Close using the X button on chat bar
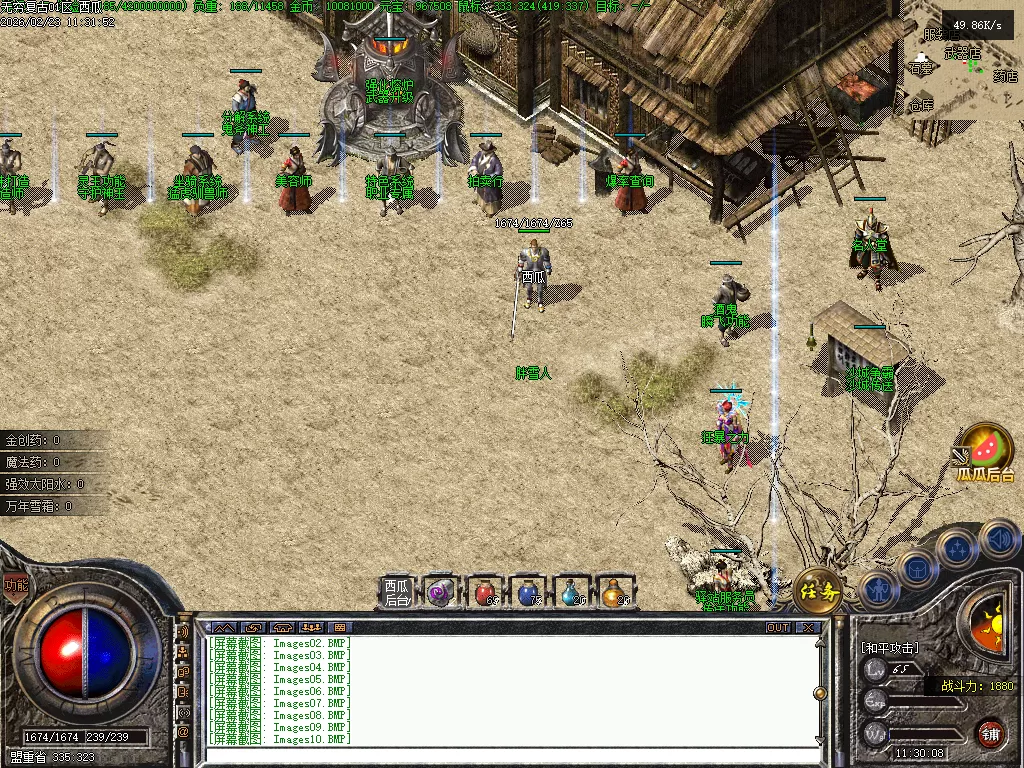 click(x=808, y=627)
